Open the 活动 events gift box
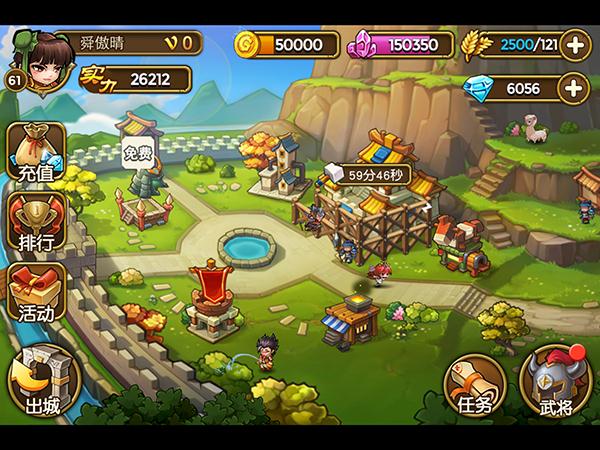This screenshot has width=600, height=450. click(x=36, y=292)
